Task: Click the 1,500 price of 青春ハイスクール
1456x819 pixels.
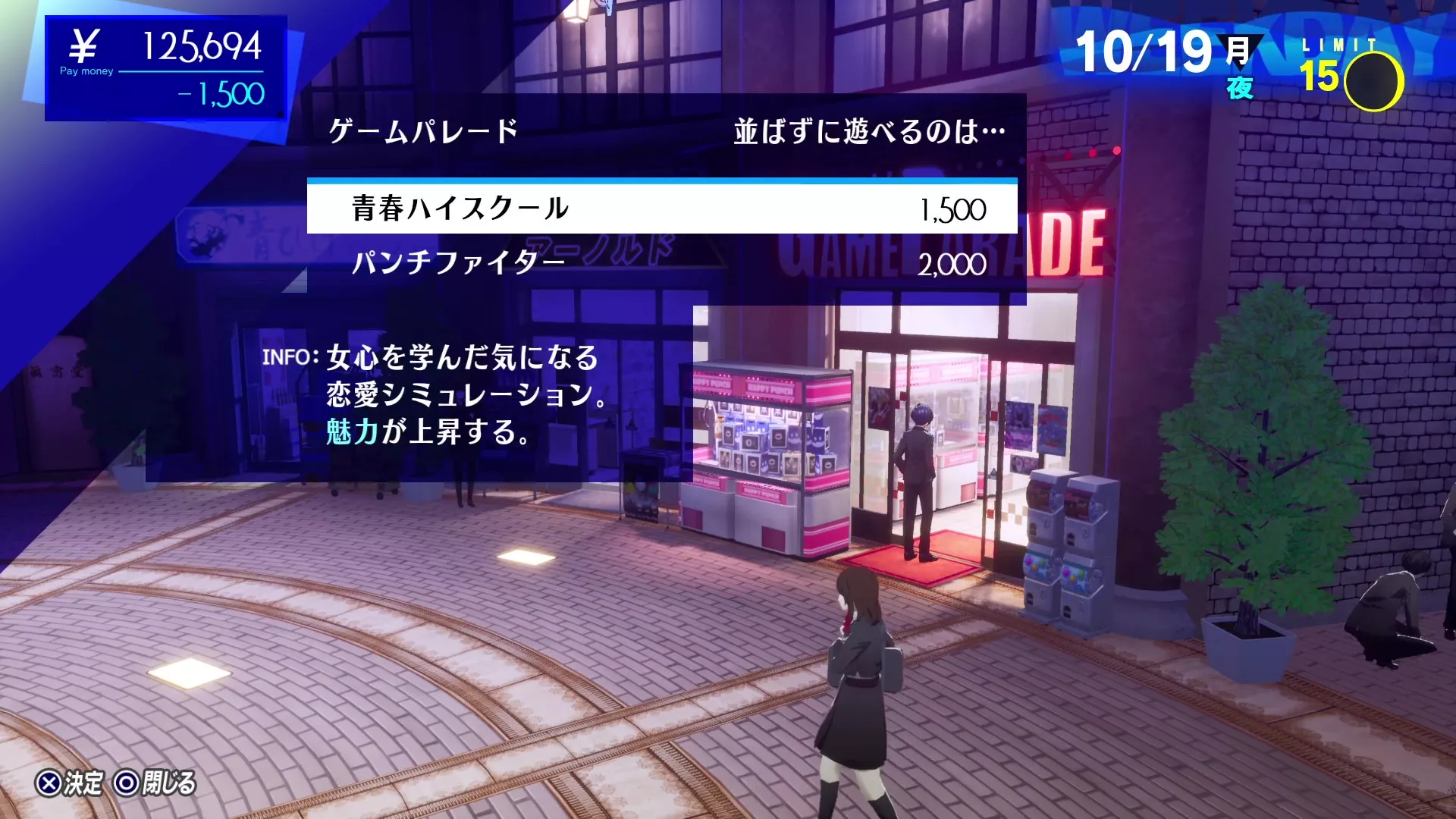Action: (952, 210)
